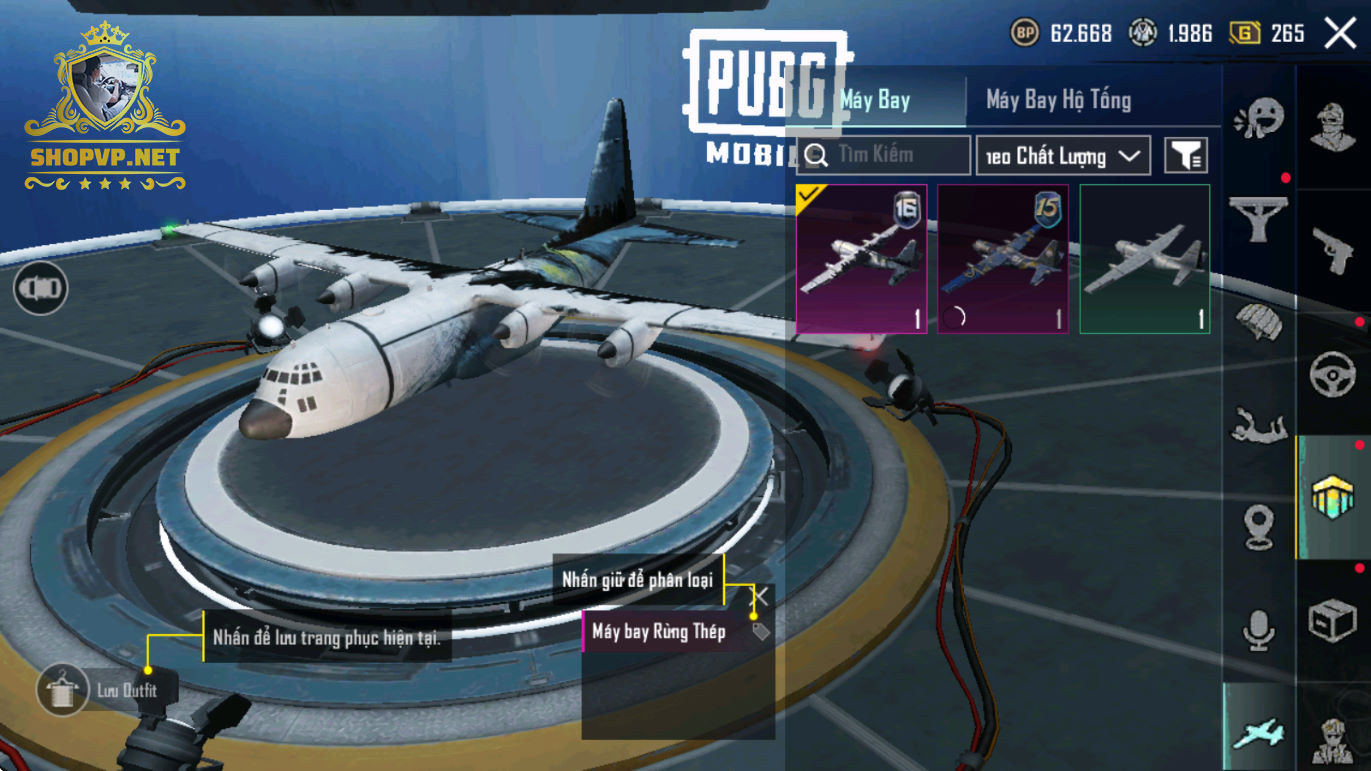1371x771 pixels.
Task: Open the filter funnel button
Action: (x=1186, y=156)
